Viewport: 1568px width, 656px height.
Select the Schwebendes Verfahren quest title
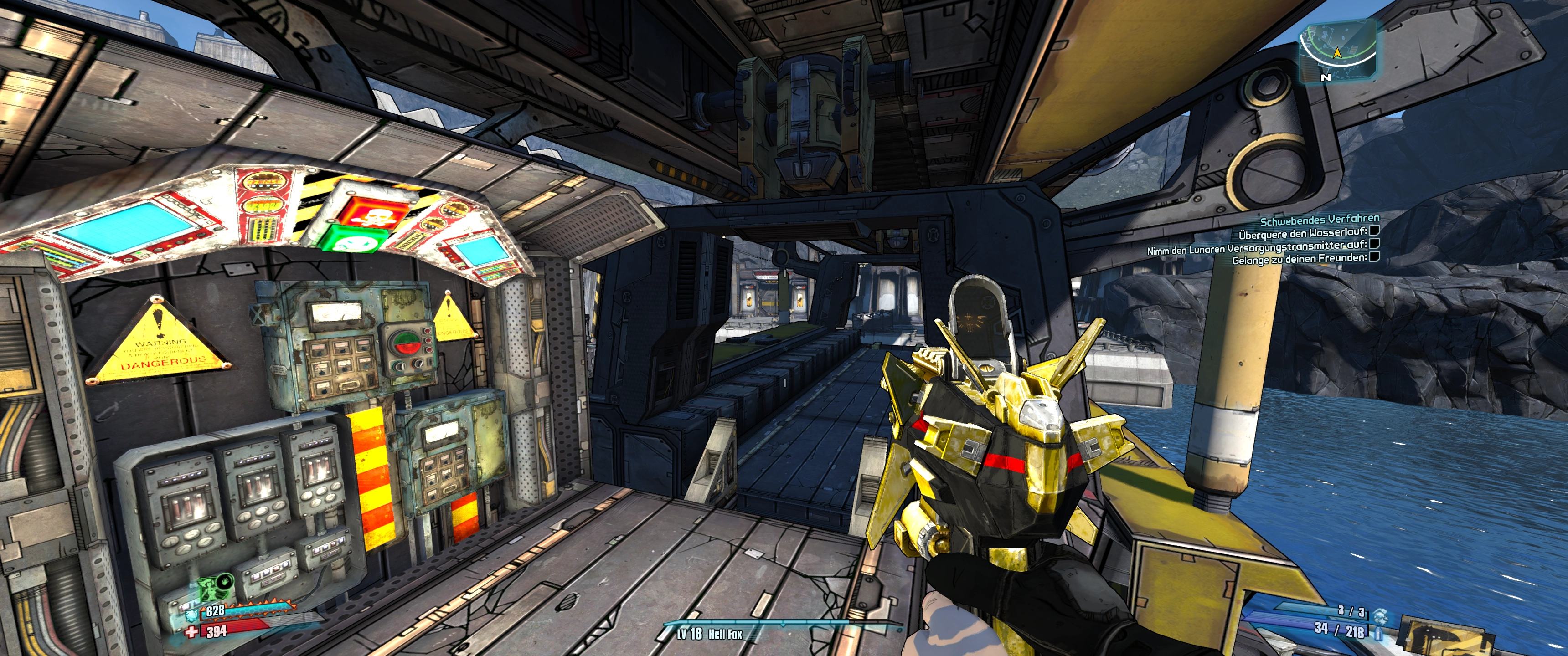coord(1319,219)
